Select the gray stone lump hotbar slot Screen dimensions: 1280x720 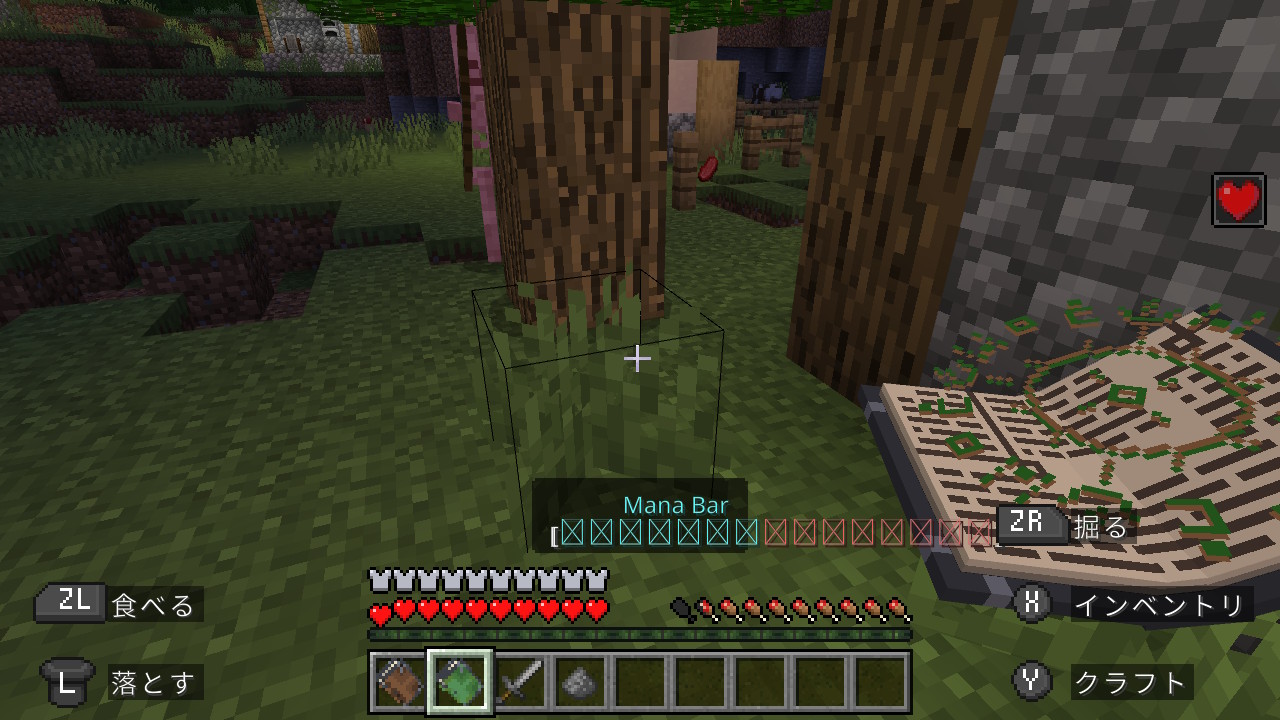pos(580,683)
